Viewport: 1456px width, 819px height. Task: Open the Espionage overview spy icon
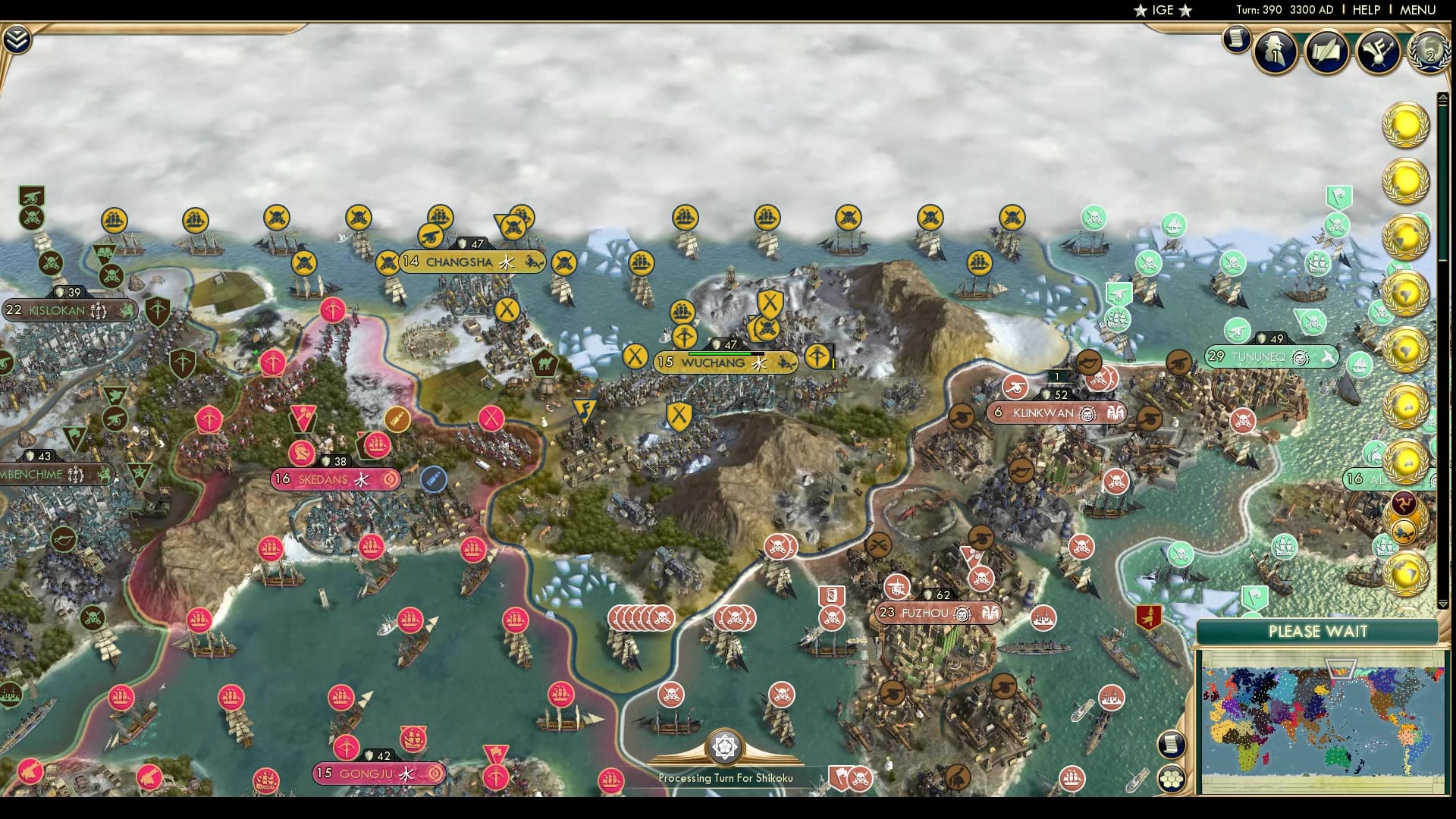1276,53
